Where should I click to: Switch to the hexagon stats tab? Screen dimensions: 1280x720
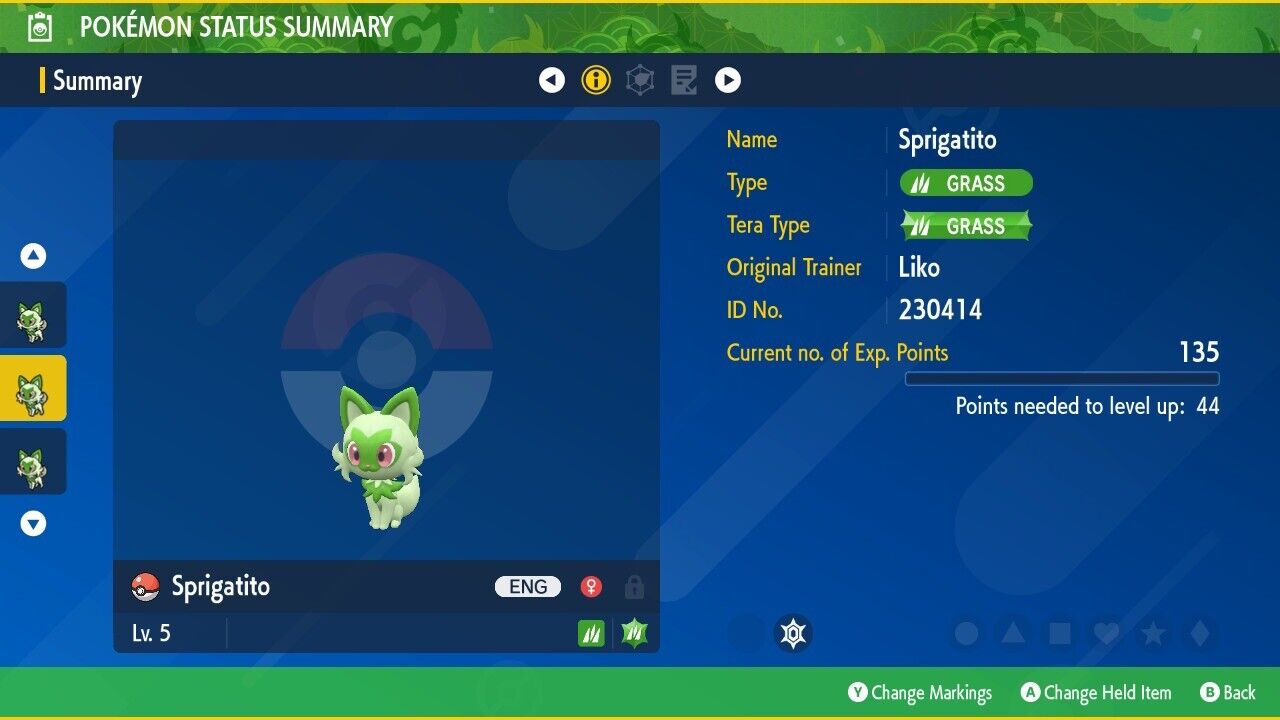[x=640, y=80]
